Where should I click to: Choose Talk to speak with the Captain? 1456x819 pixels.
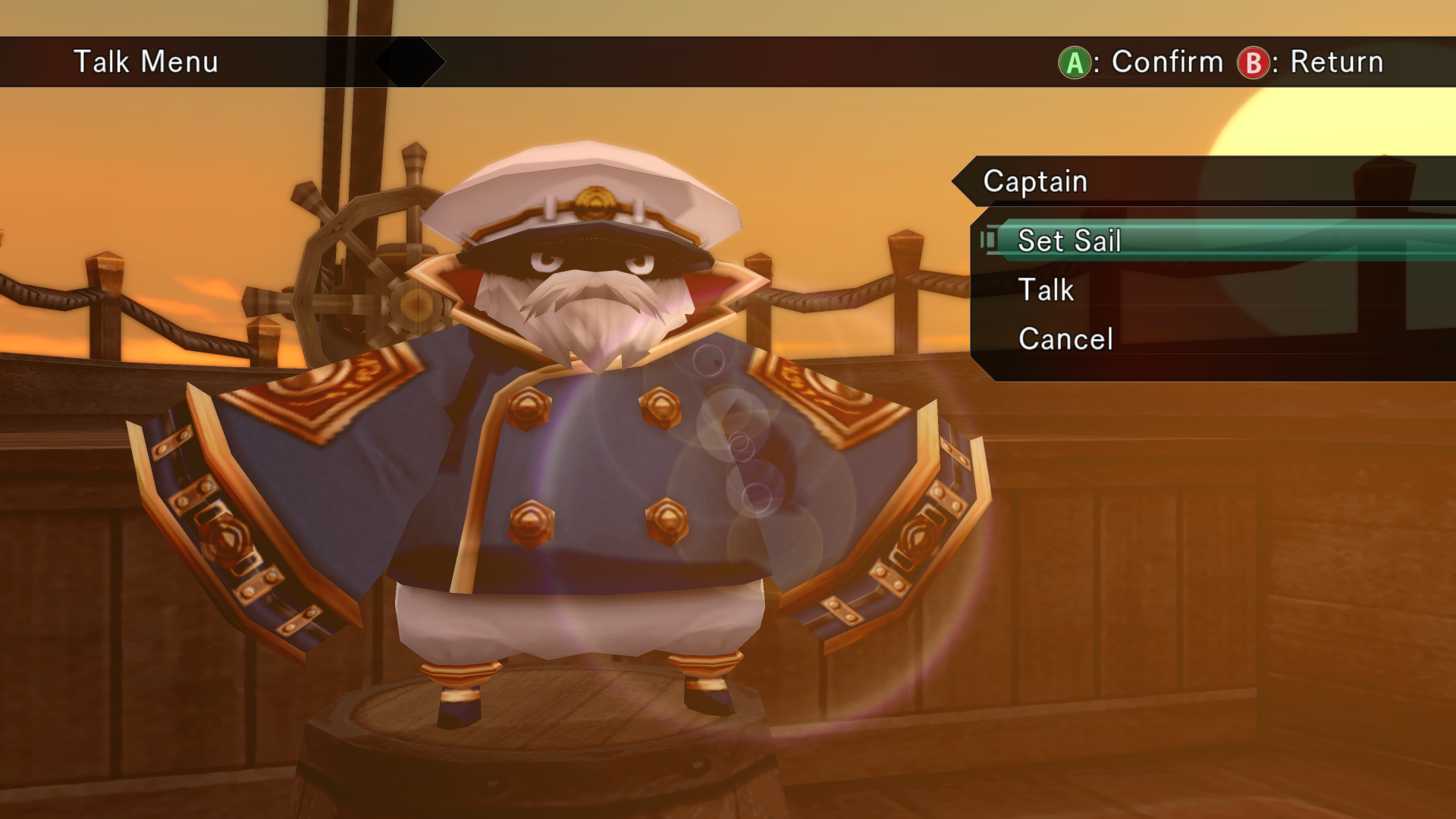coord(1046,290)
